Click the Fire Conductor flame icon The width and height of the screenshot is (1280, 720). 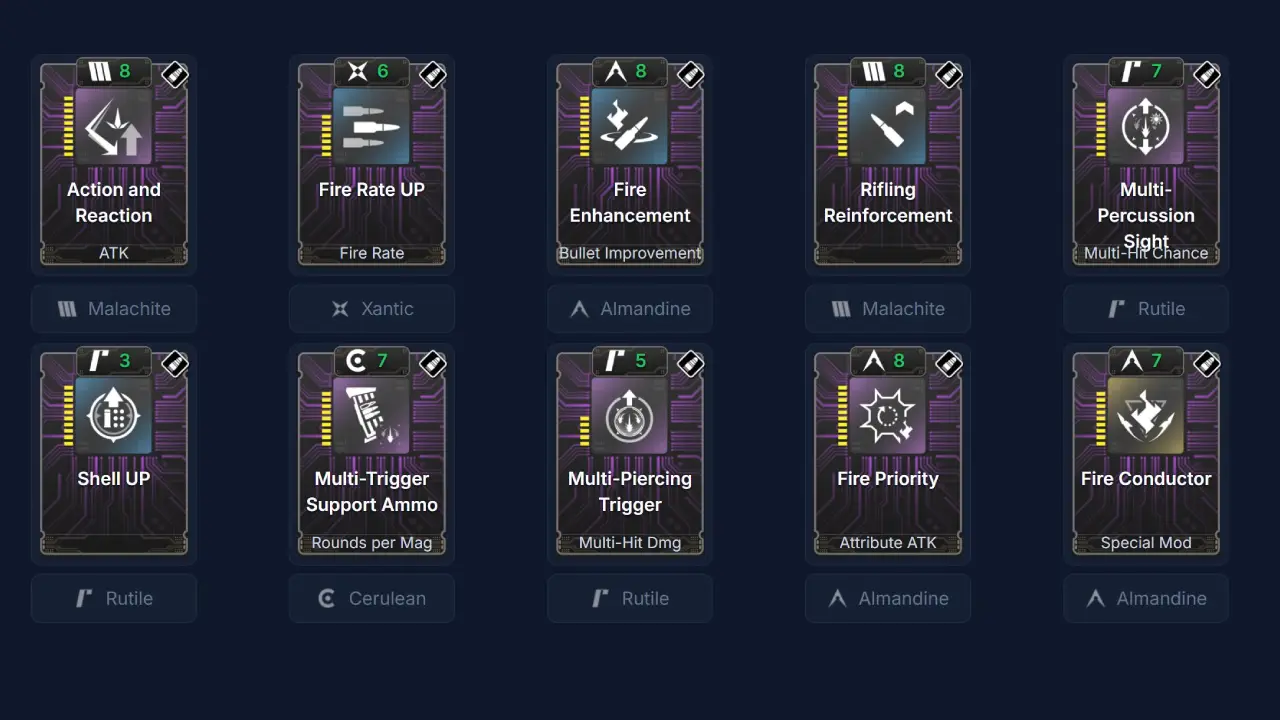click(1146, 415)
